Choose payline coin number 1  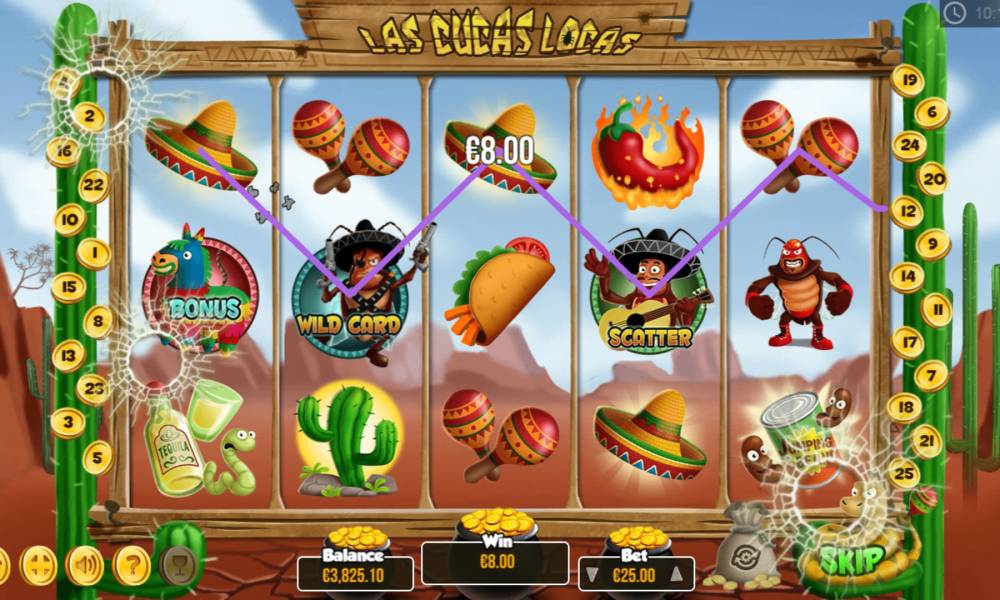(x=94, y=254)
